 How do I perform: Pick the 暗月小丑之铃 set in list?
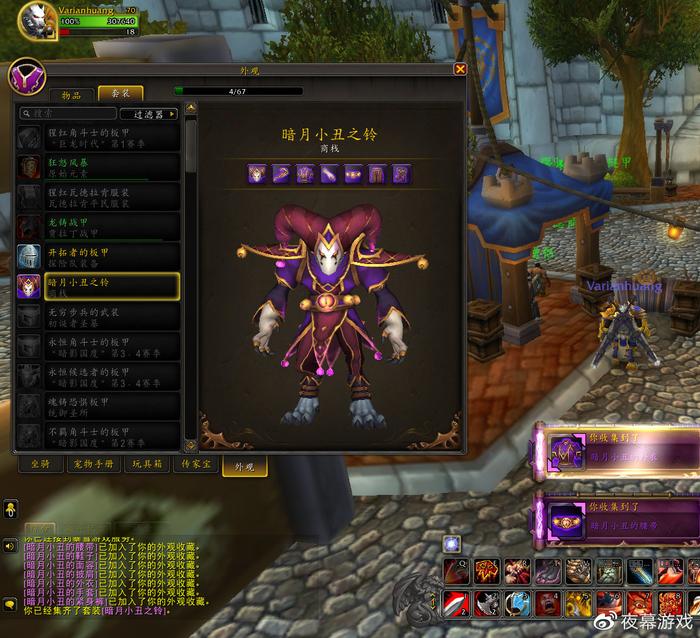(98, 287)
